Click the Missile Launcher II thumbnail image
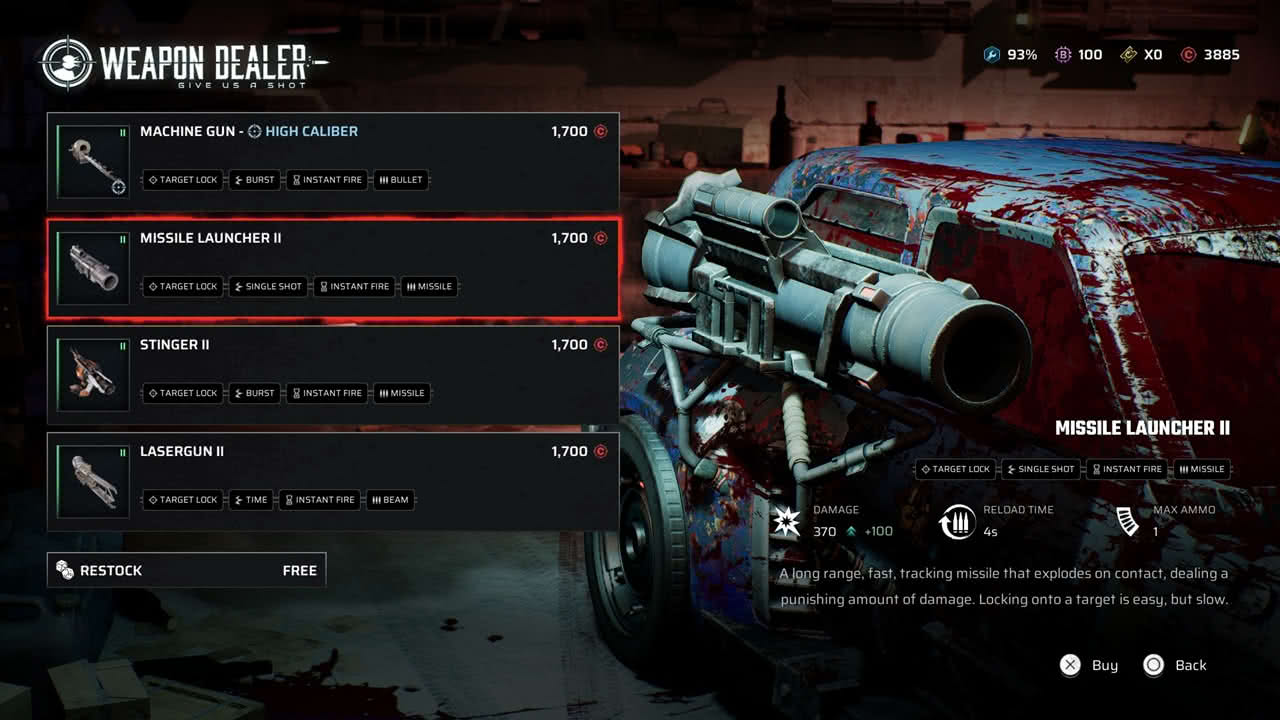Screen dimensions: 1280x720 click(93, 268)
